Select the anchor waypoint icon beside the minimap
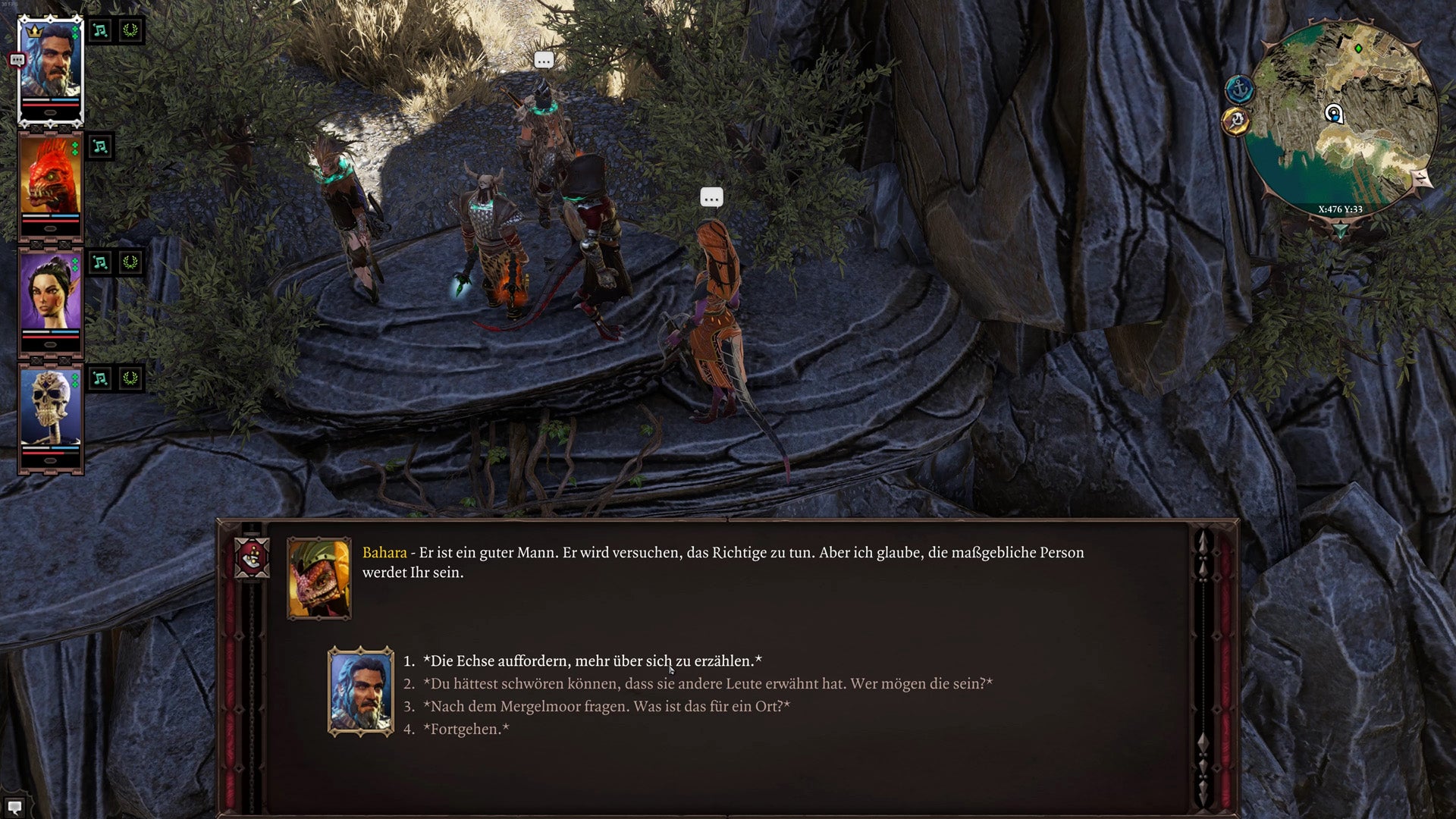 1240,89
